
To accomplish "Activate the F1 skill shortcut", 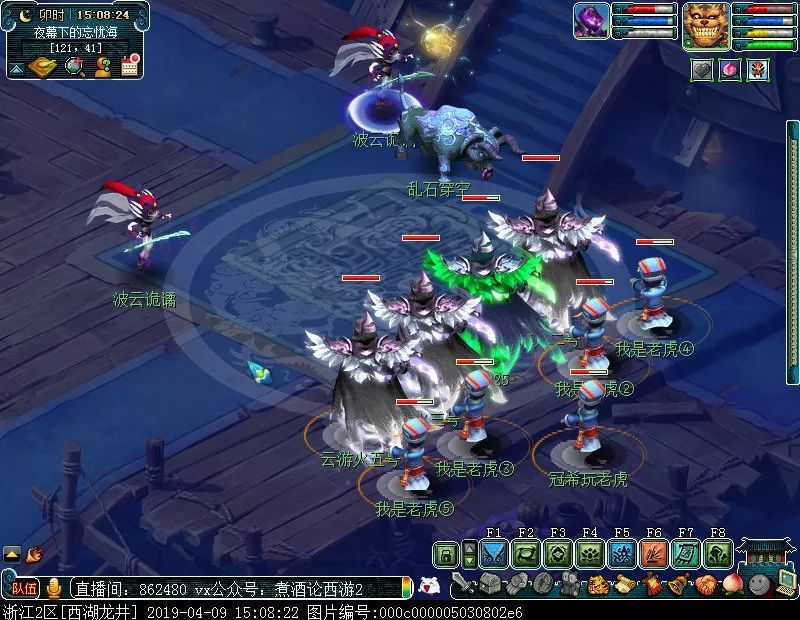I will click(x=493, y=554).
